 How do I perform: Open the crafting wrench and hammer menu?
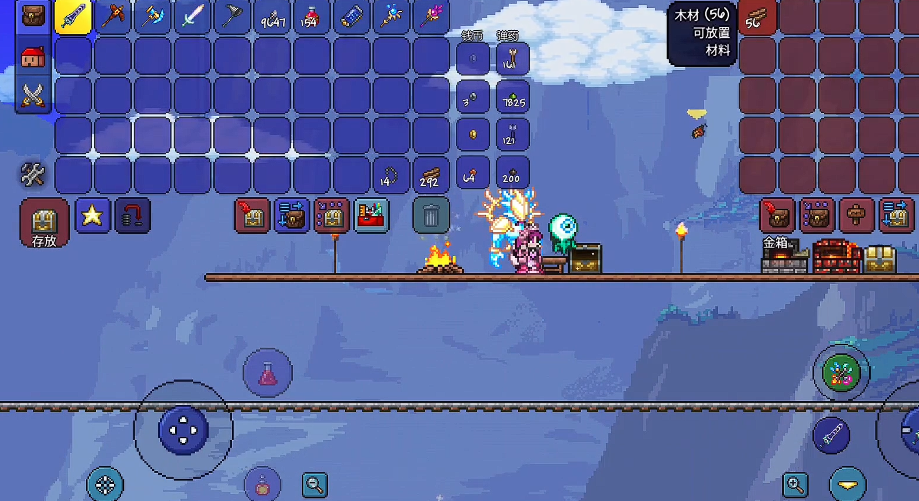tap(33, 175)
